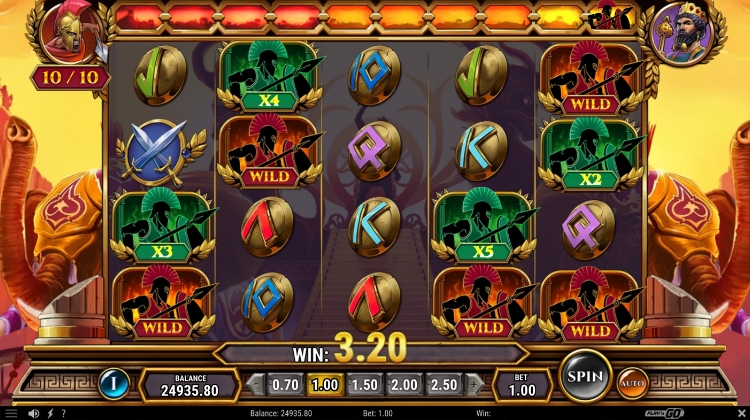
Task: Open the hamburger menu in bottom bar
Action: coord(10,413)
